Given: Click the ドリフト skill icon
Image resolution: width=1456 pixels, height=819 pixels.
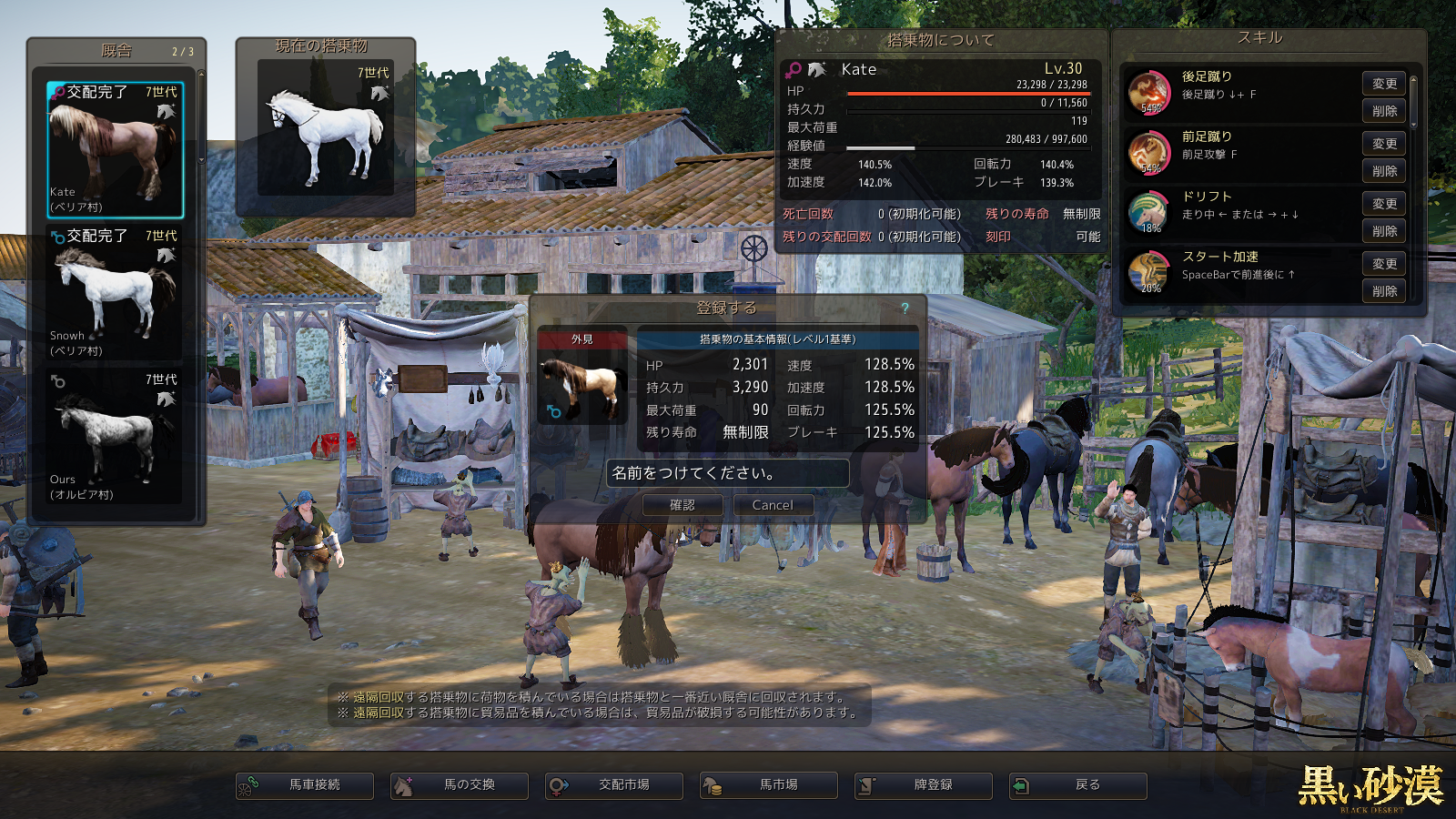Looking at the screenshot, I should [1148, 212].
